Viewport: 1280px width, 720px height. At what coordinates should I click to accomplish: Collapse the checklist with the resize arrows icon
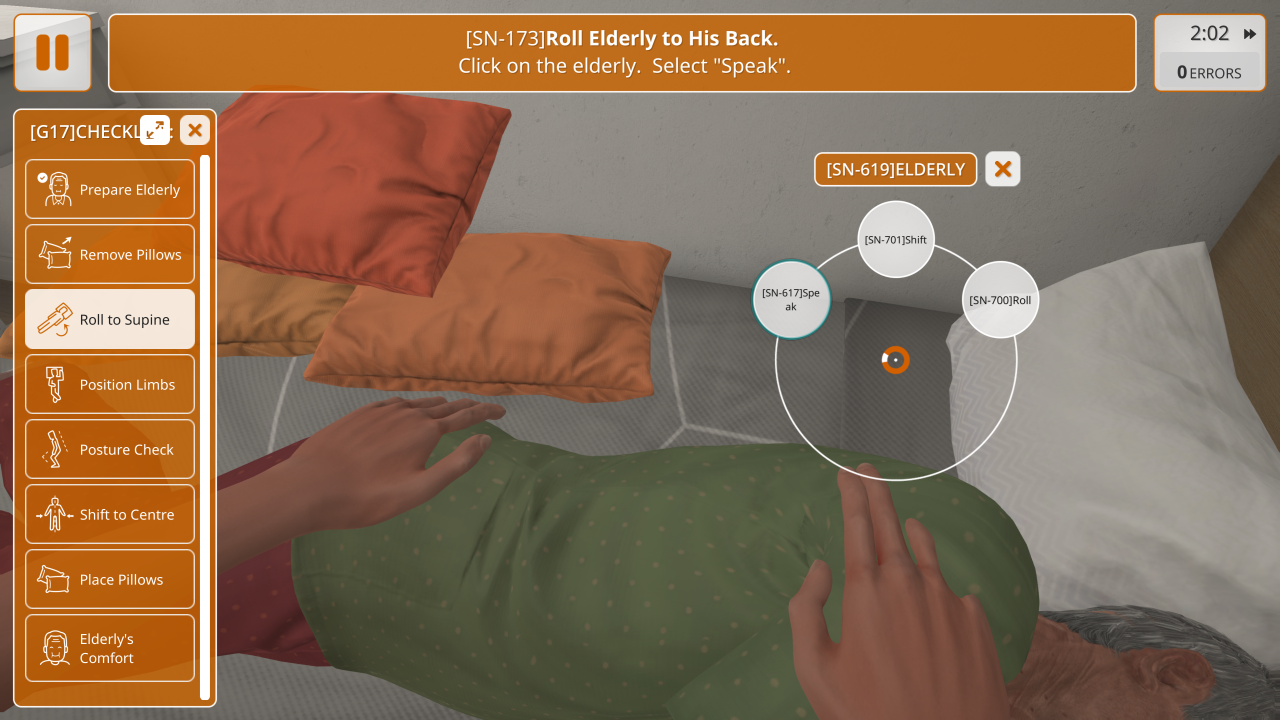click(x=155, y=130)
